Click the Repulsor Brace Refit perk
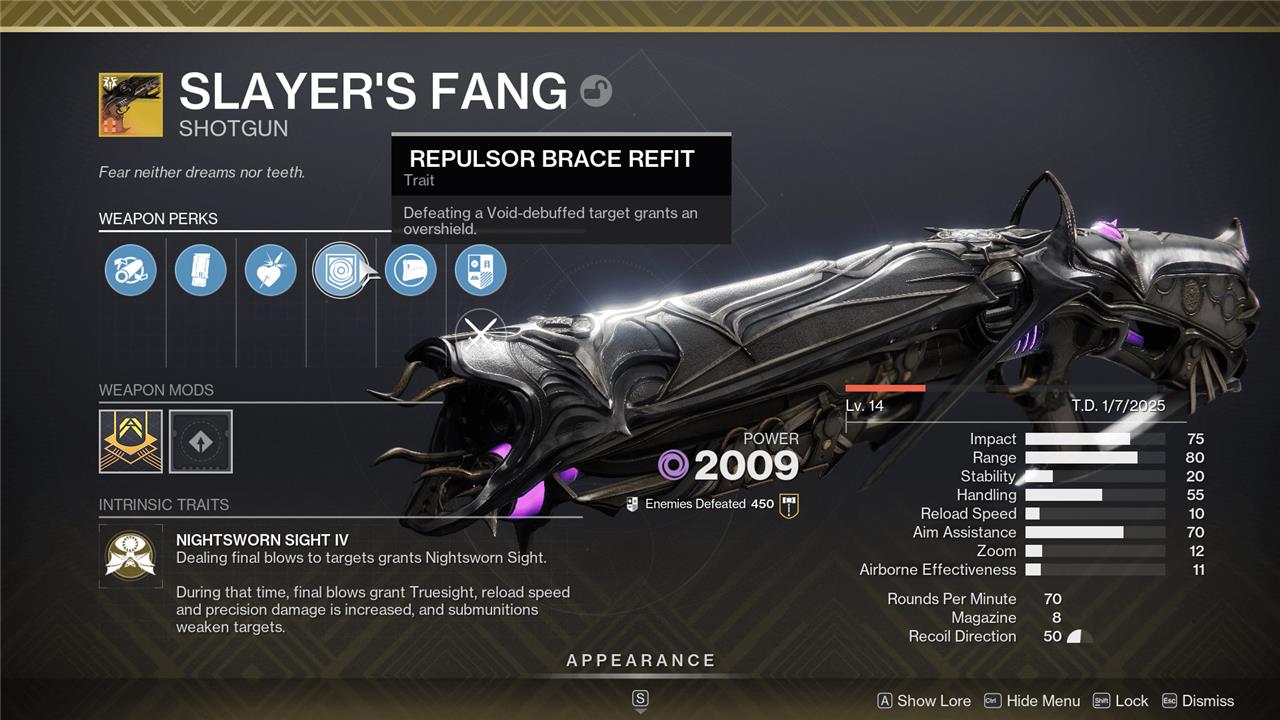 (340, 271)
